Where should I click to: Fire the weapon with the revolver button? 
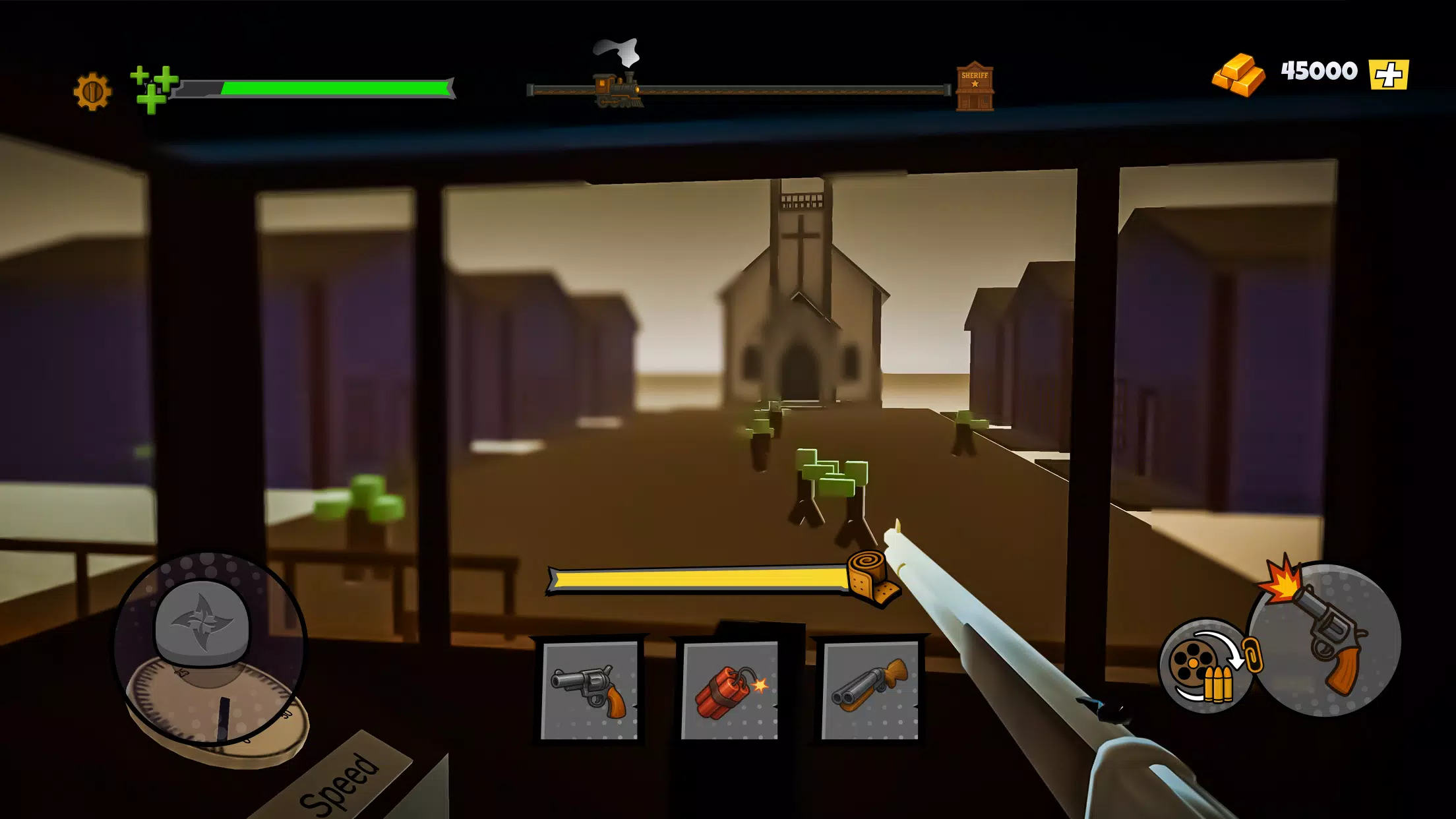click(x=1325, y=640)
